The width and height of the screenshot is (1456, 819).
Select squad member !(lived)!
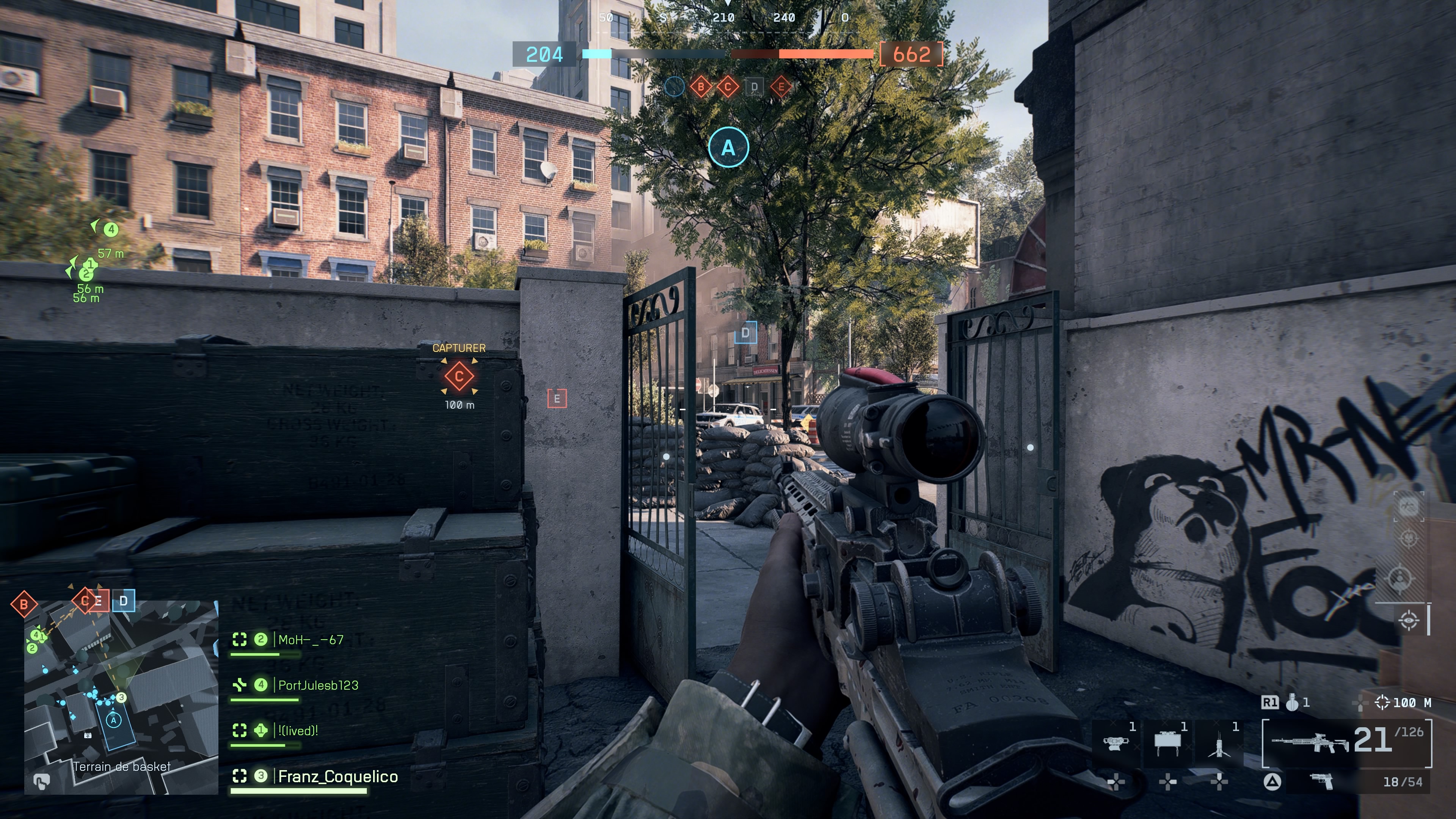(298, 730)
